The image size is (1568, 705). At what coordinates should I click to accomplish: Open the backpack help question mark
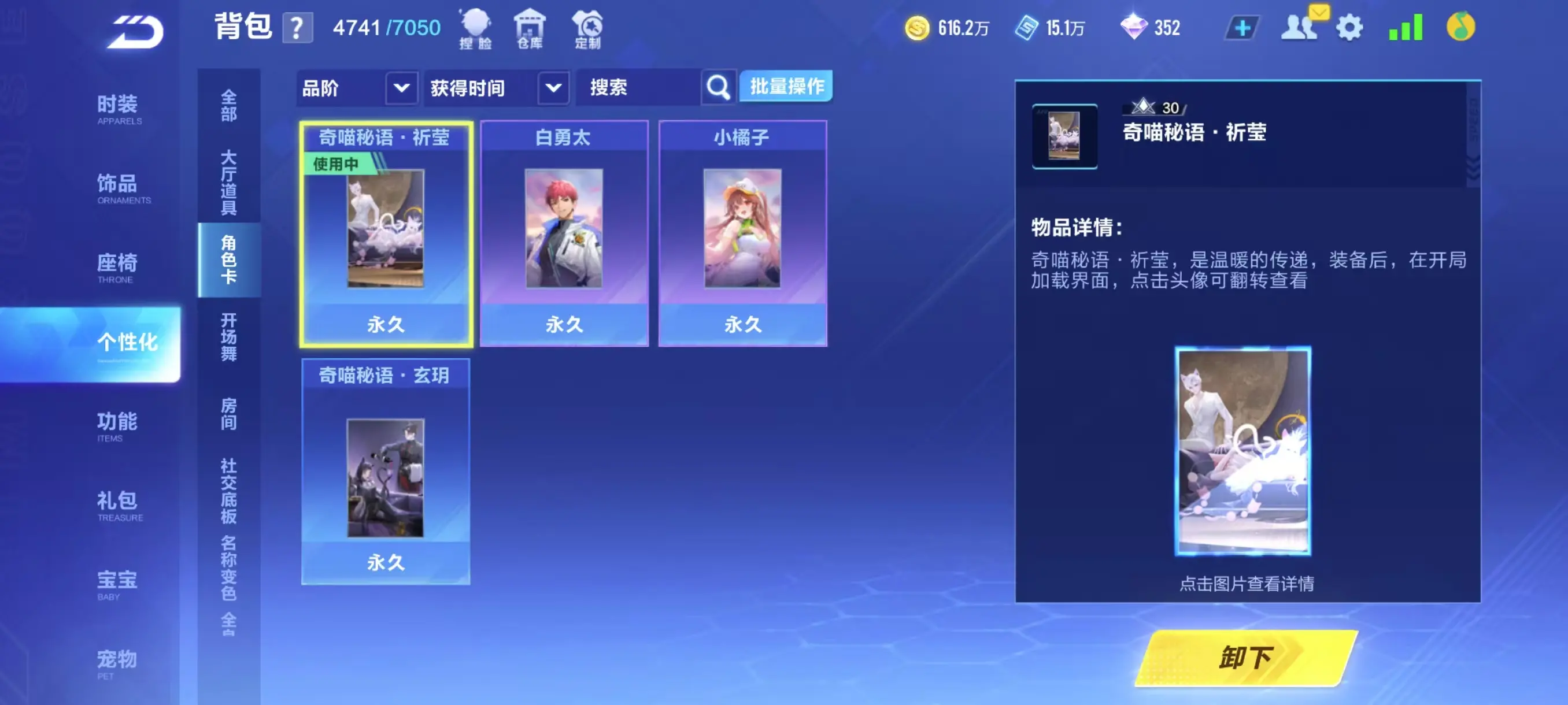pos(297,28)
